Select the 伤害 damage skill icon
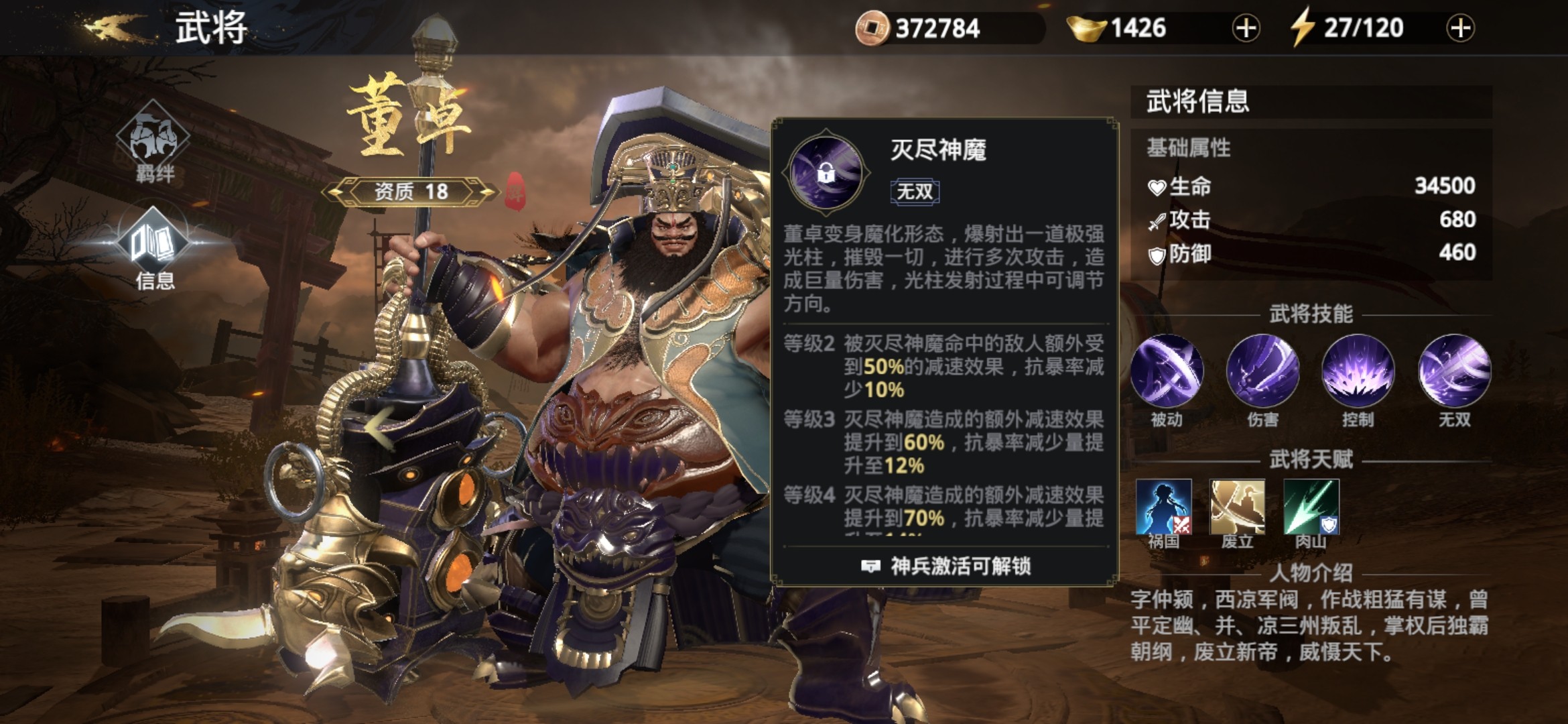This screenshot has width=1568, height=724. coord(1263,371)
